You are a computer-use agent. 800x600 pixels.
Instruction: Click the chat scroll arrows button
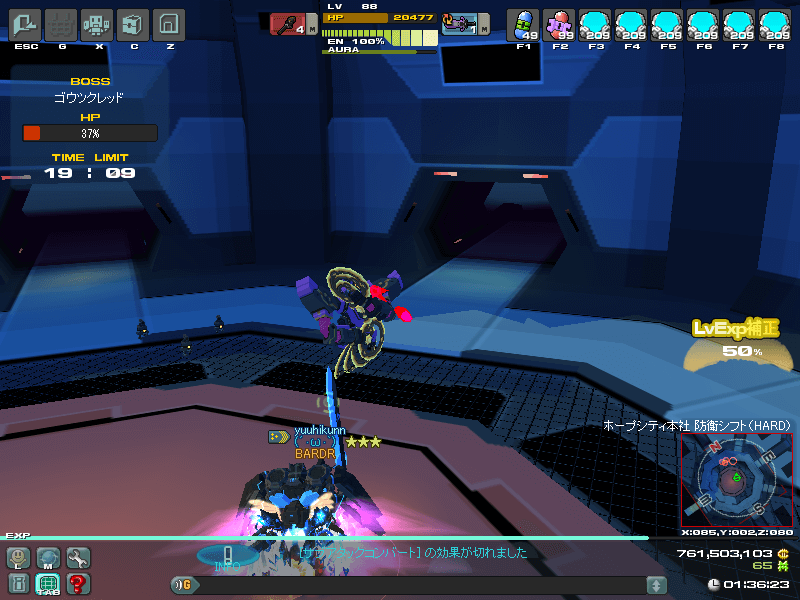(x=656, y=585)
